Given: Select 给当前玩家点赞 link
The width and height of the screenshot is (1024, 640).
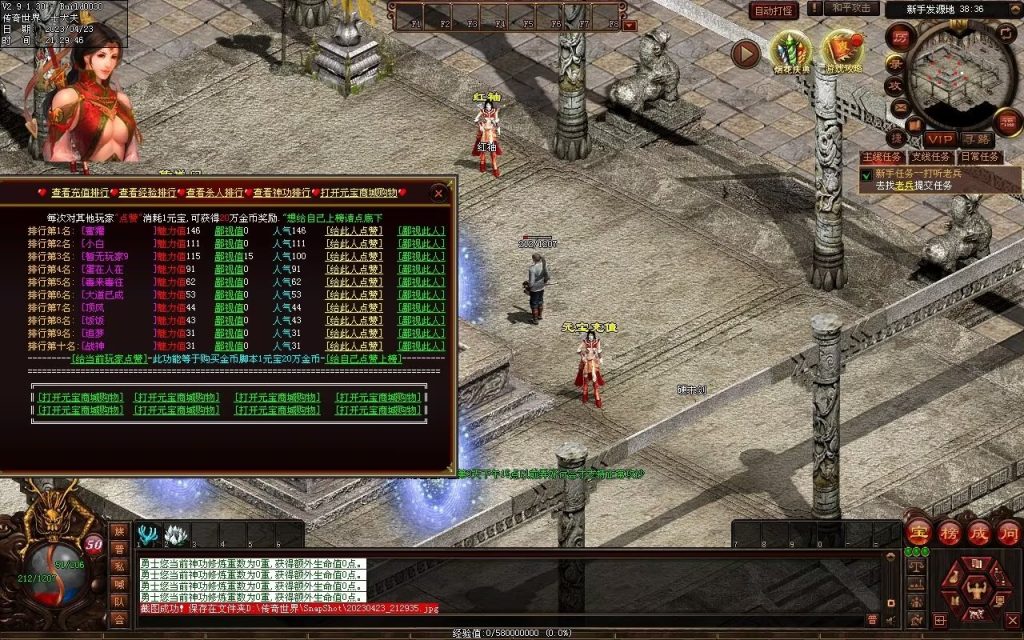Looking at the screenshot, I should (x=109, y=358).
